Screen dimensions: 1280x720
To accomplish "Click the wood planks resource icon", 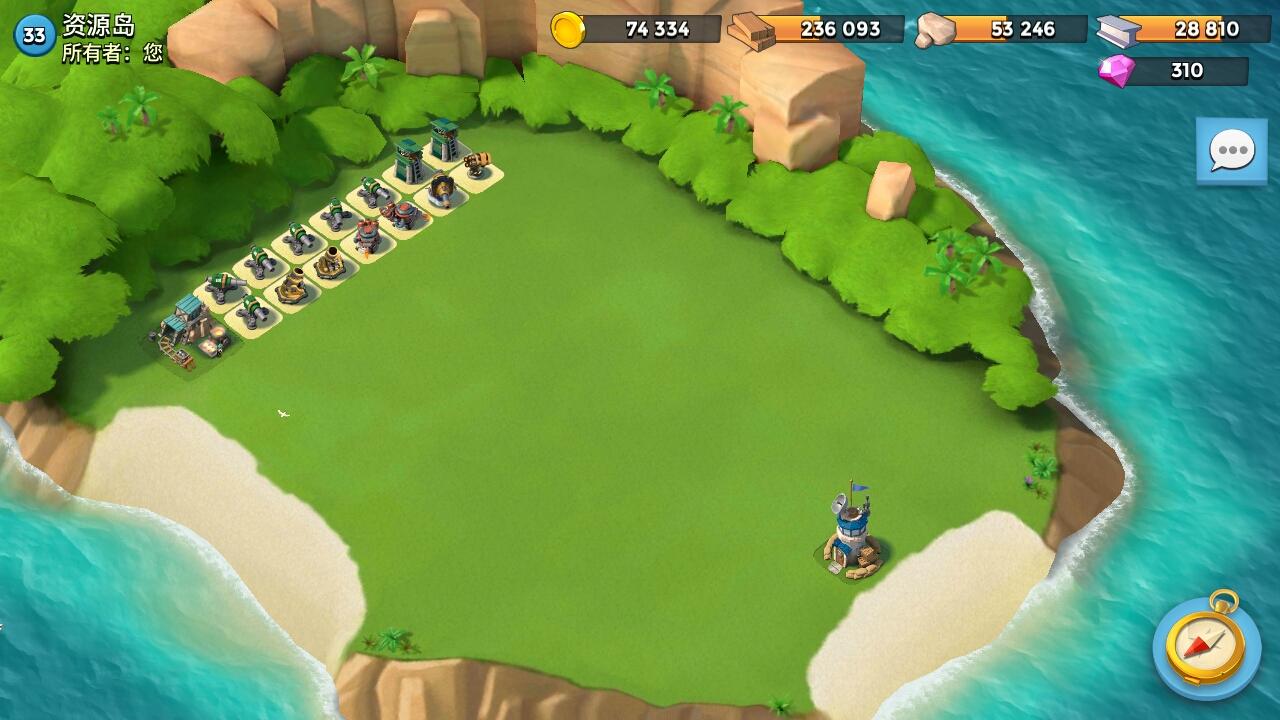I will click(750, 30).
